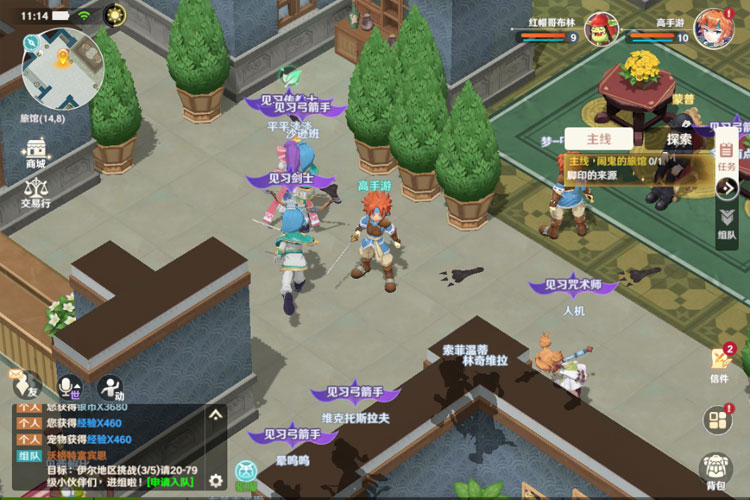Collapse the quest tracker with the arrow button
The height and width of the screenshot is (500, 750).
(727, 188)
